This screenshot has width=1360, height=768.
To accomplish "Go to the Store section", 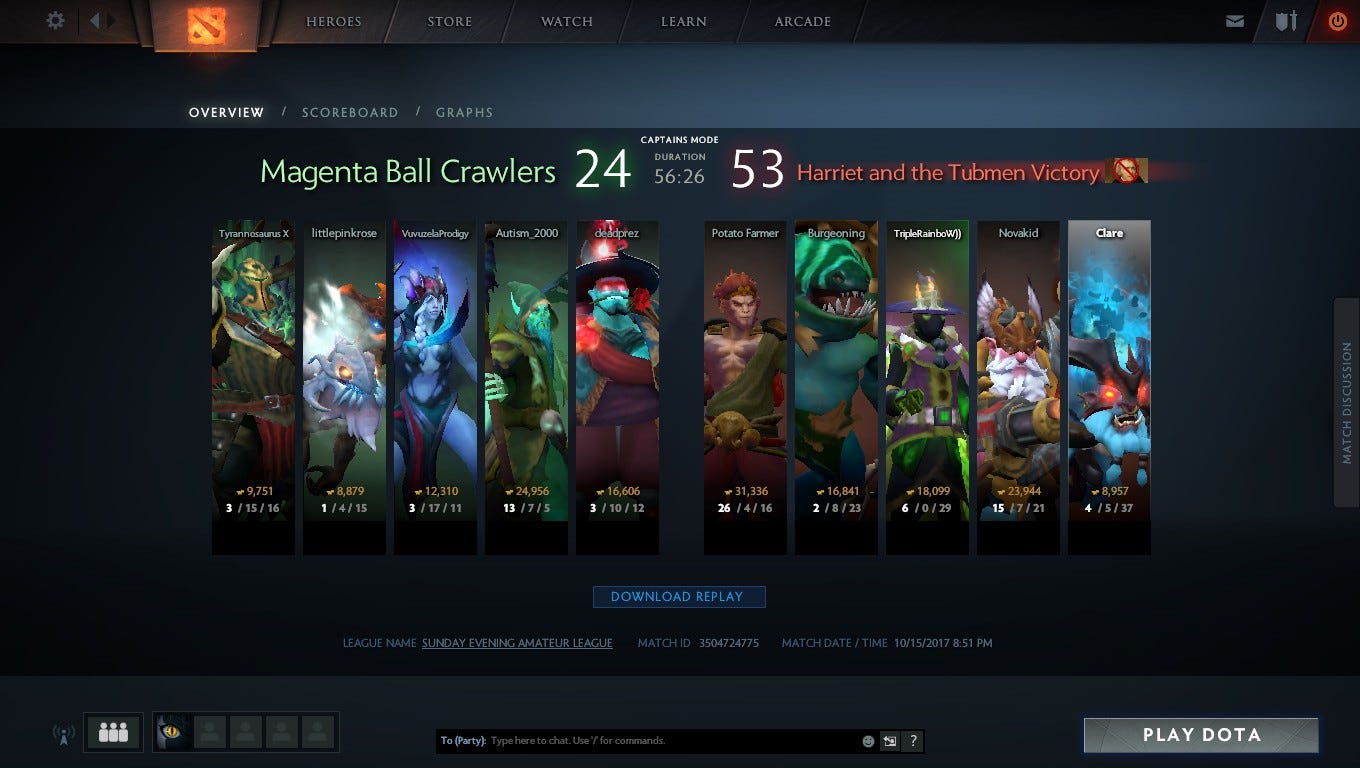I will (449, 22).
